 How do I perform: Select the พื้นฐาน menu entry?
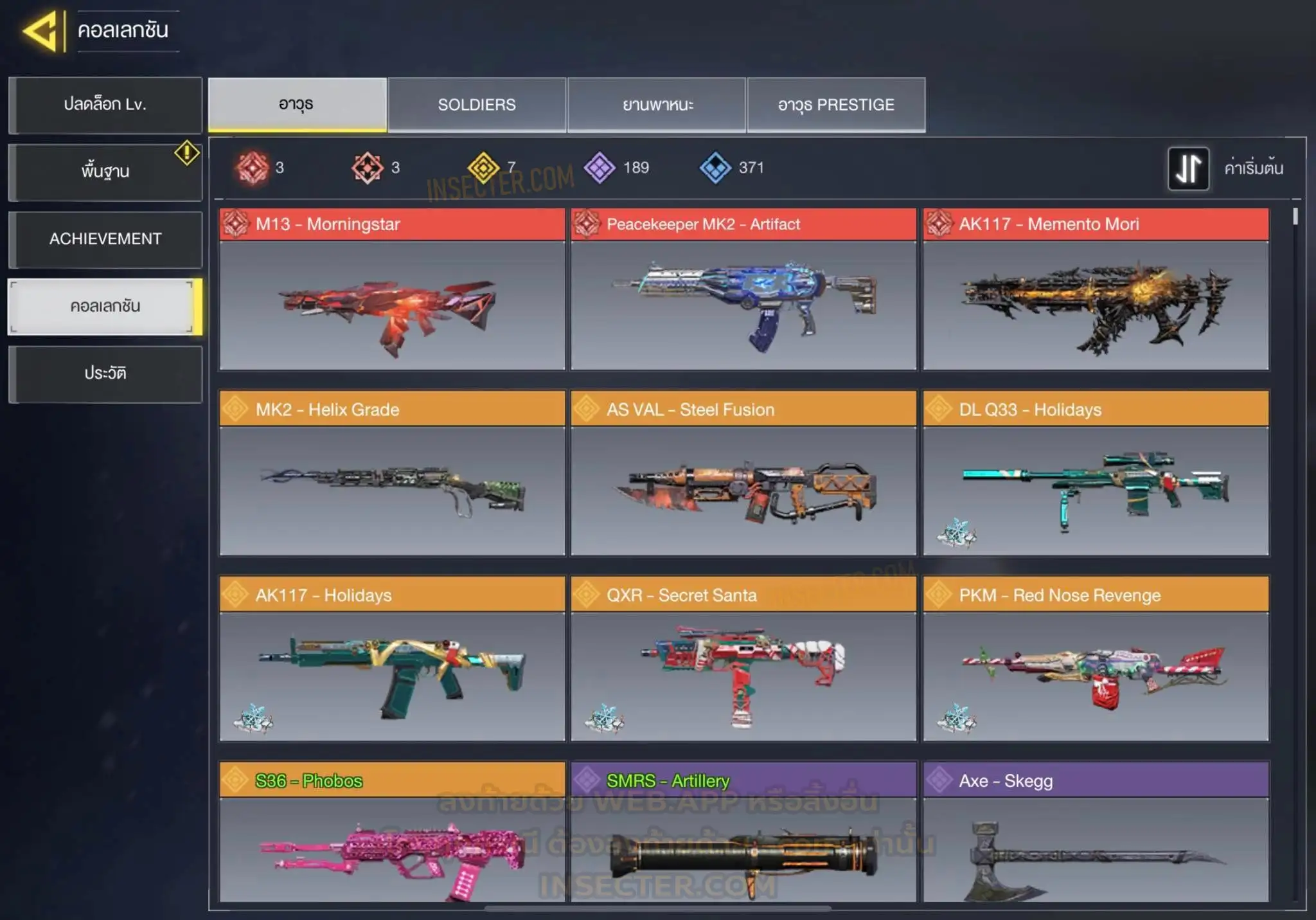(105, 172)
